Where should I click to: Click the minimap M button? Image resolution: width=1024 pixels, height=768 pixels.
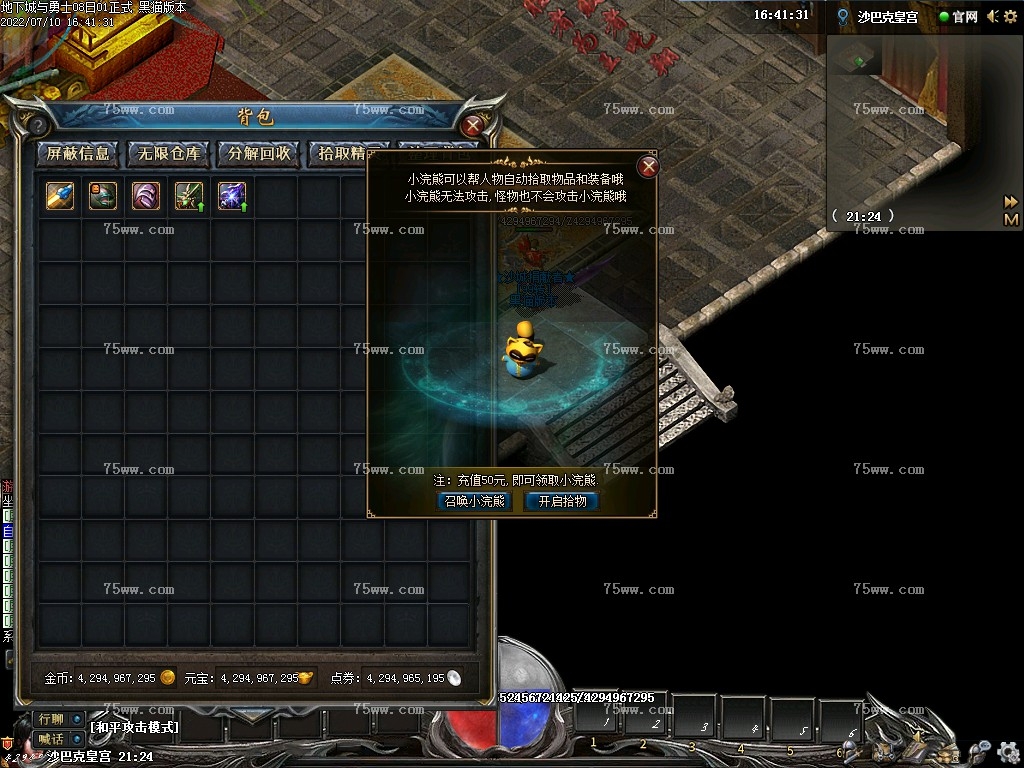pyautogui.click(x=1011, y=219)
